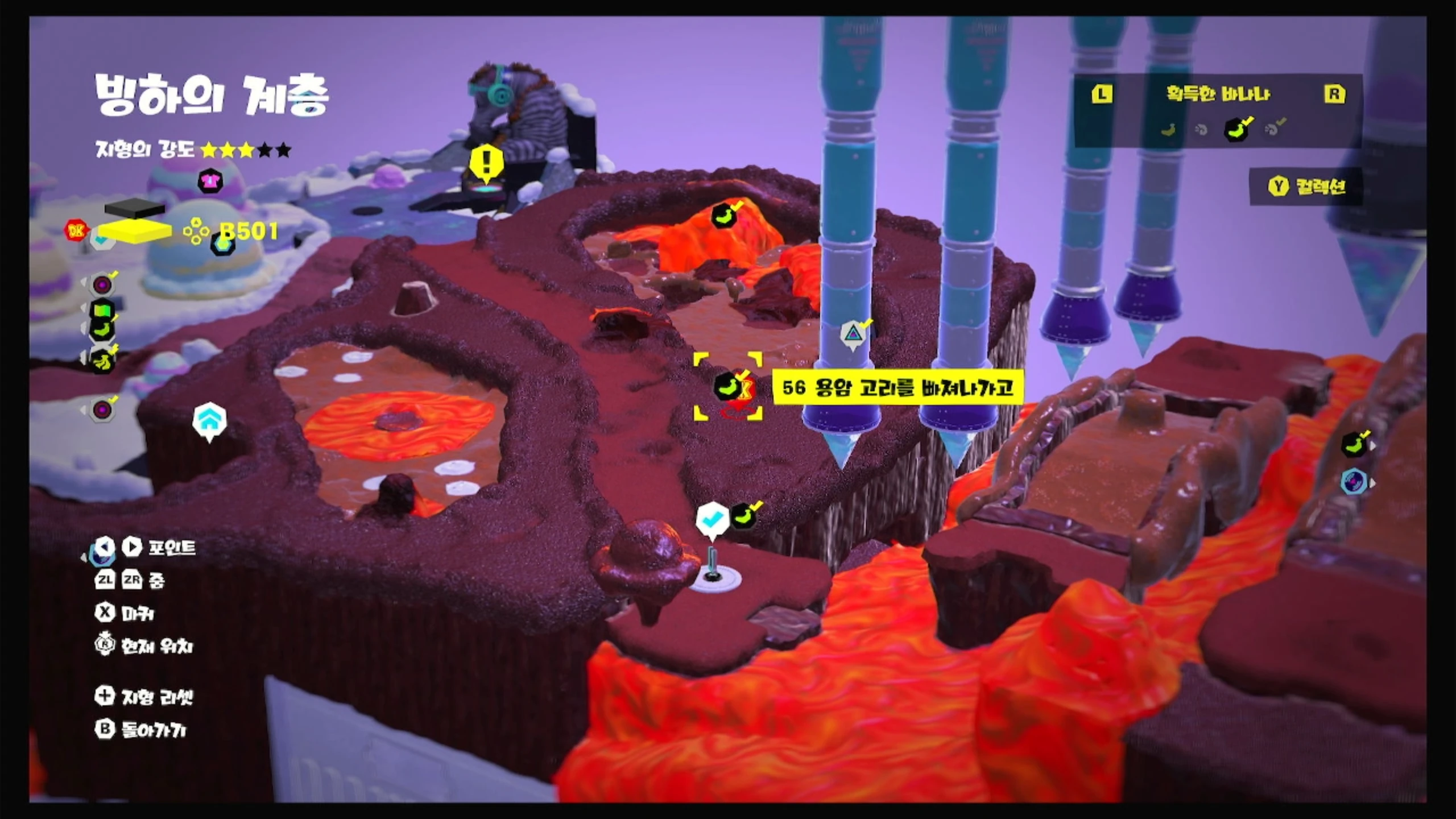Screen dimensions: 1456x819
Task: Select the blue checkmark checkpoint marker
Action: coord(712,520)
